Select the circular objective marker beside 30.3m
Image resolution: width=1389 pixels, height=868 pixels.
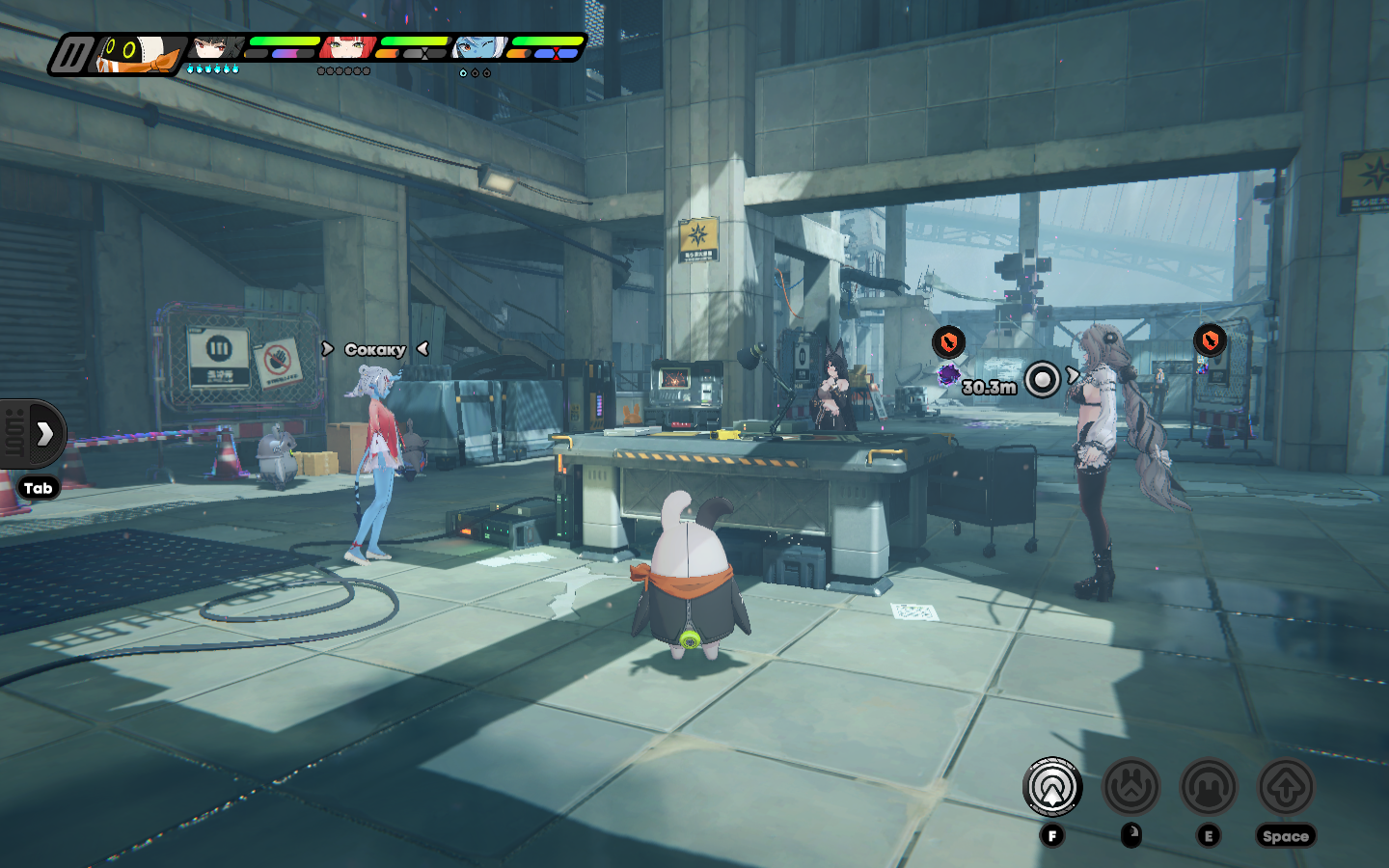(x=1042, y=379)
